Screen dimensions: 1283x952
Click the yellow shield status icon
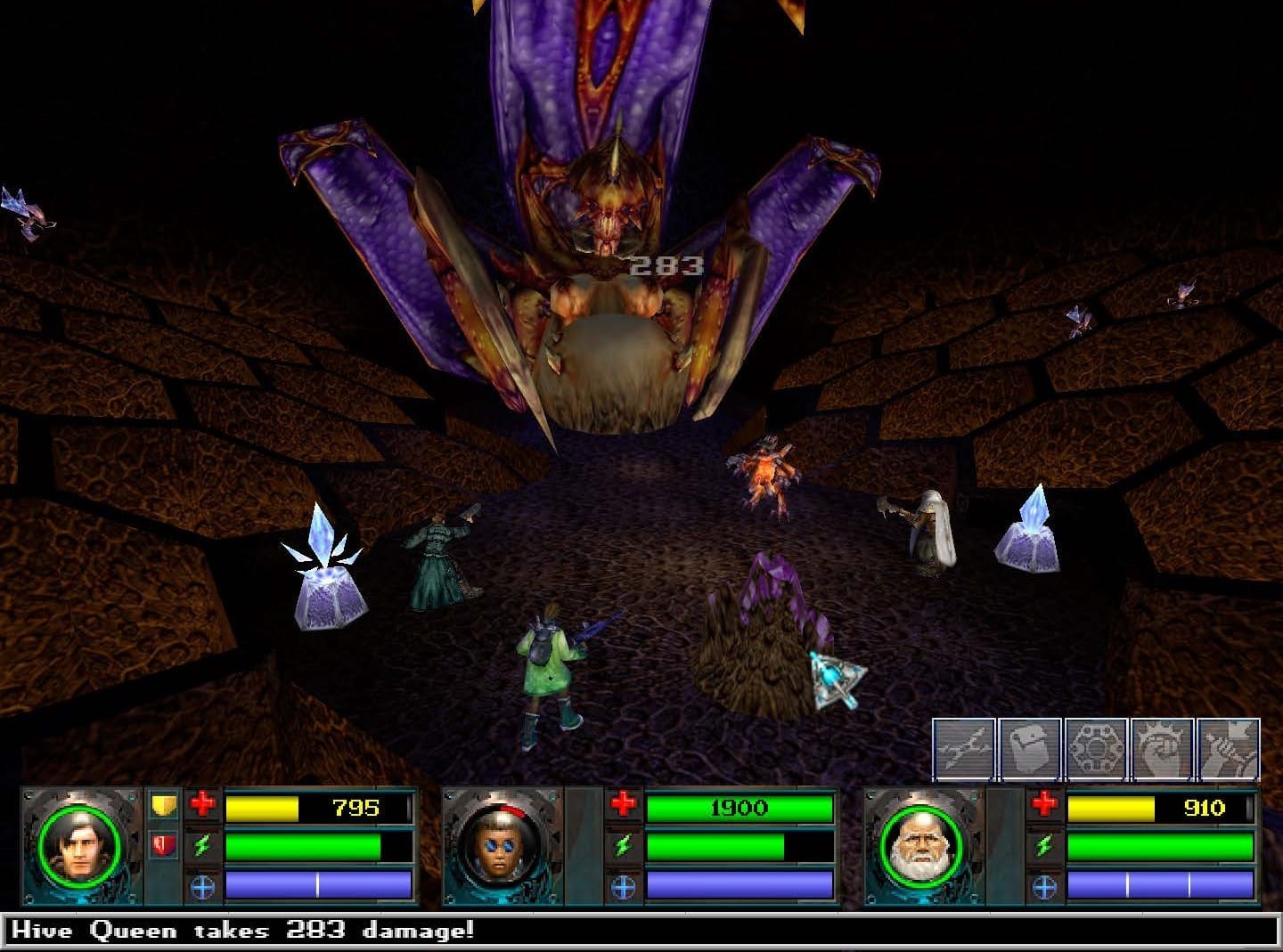click(163, 806)
